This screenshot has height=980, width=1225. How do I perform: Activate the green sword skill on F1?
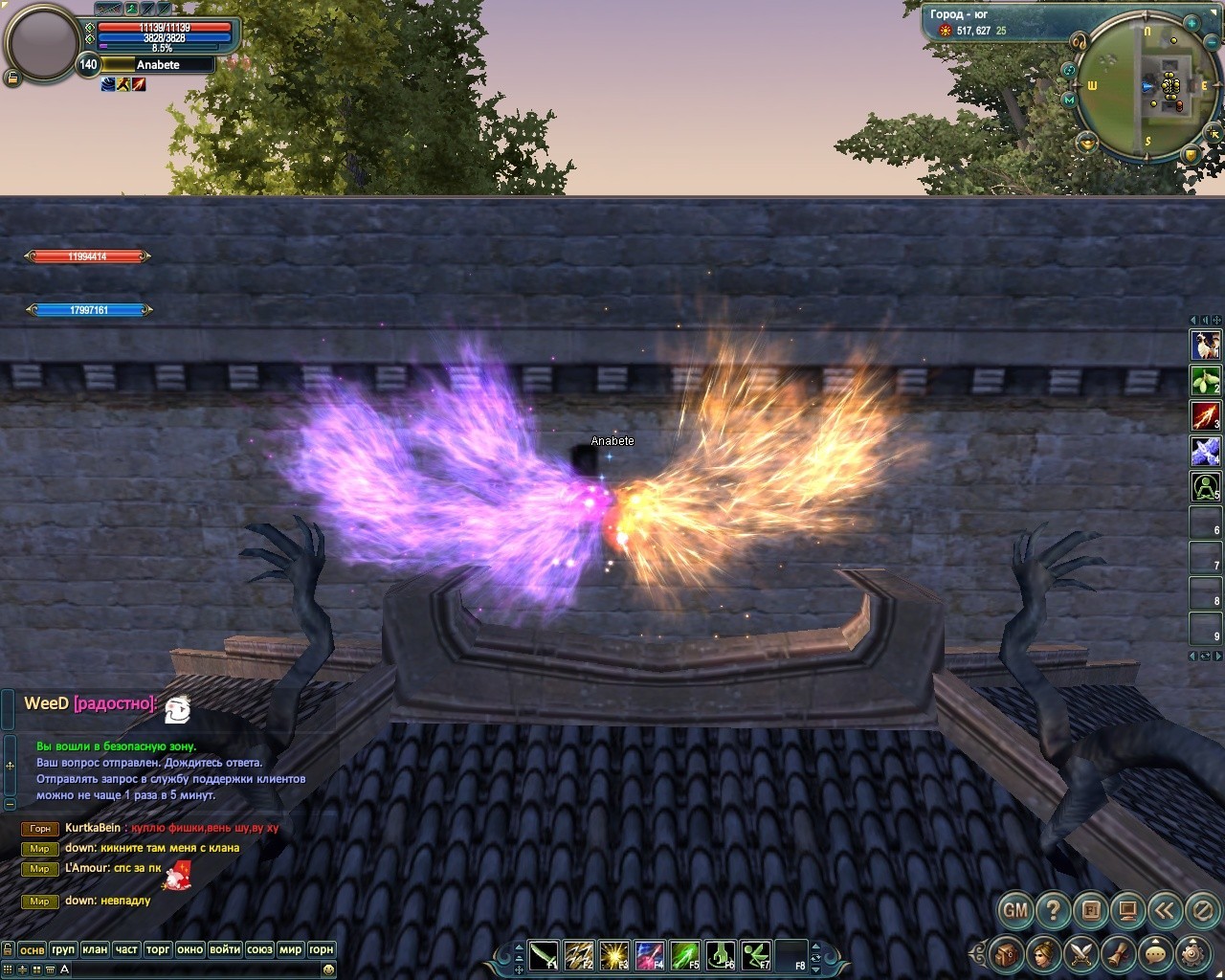click(x=544, y=955)
